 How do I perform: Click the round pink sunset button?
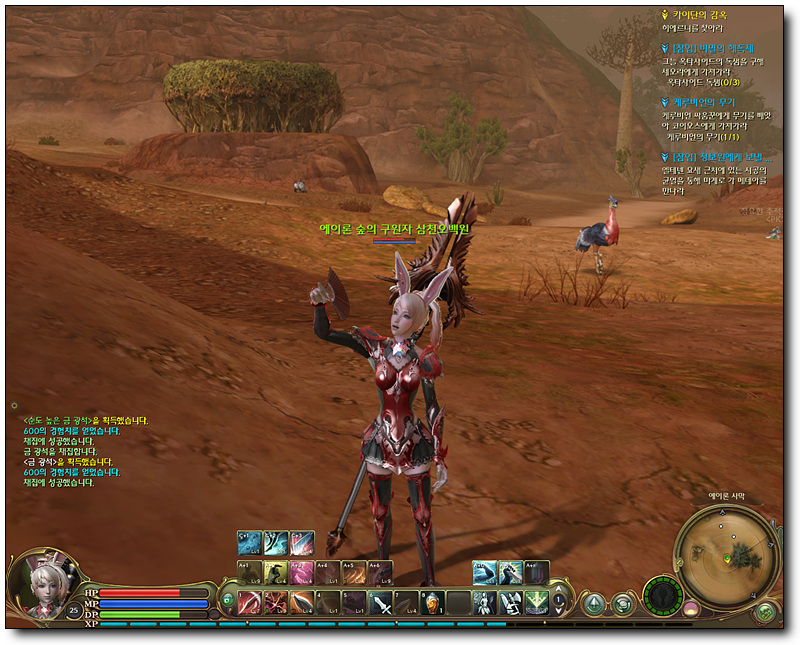(x=690, y=606)
